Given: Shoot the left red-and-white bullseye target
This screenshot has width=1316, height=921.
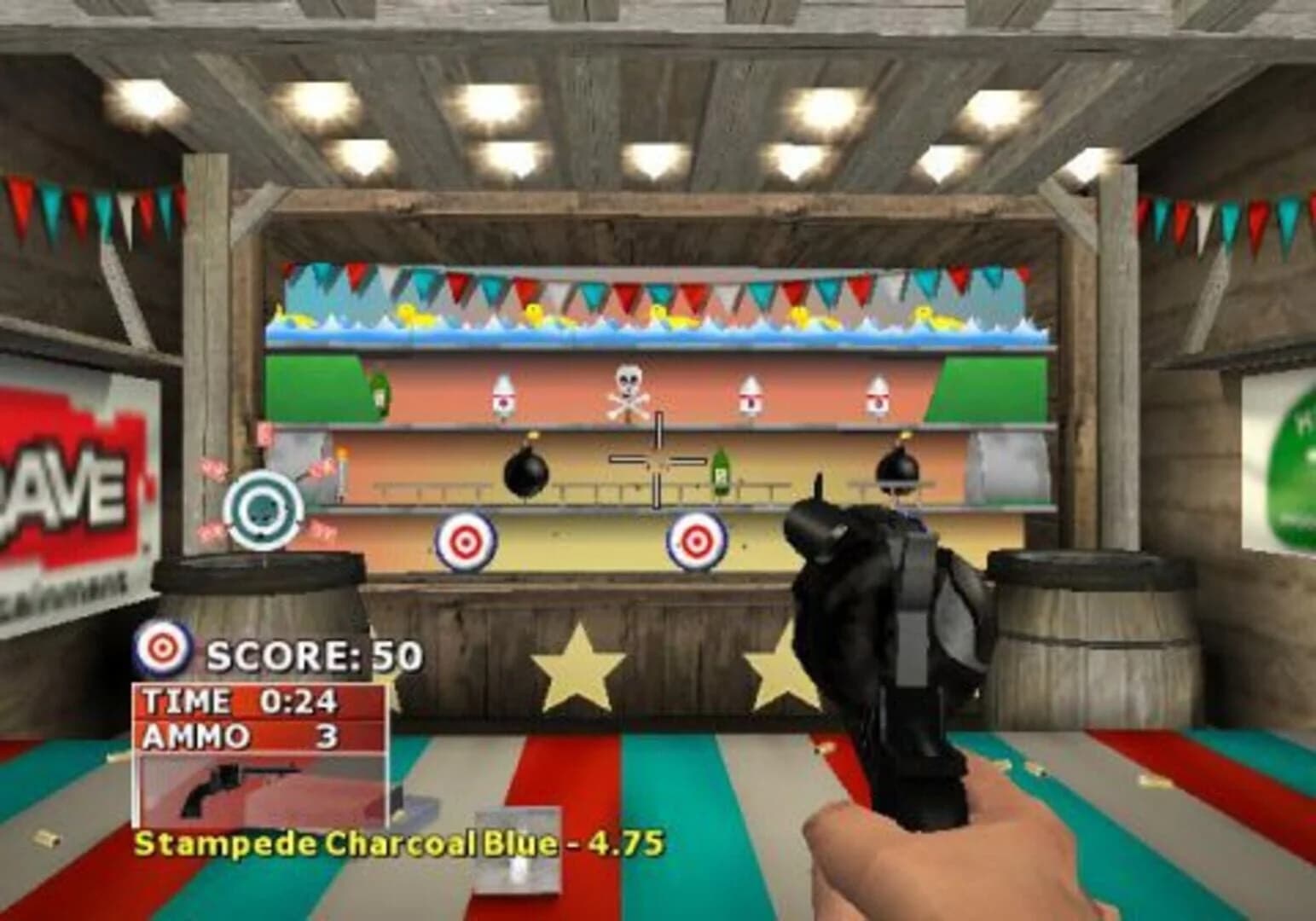Looking at the screenshot, I should pos(466,539).
